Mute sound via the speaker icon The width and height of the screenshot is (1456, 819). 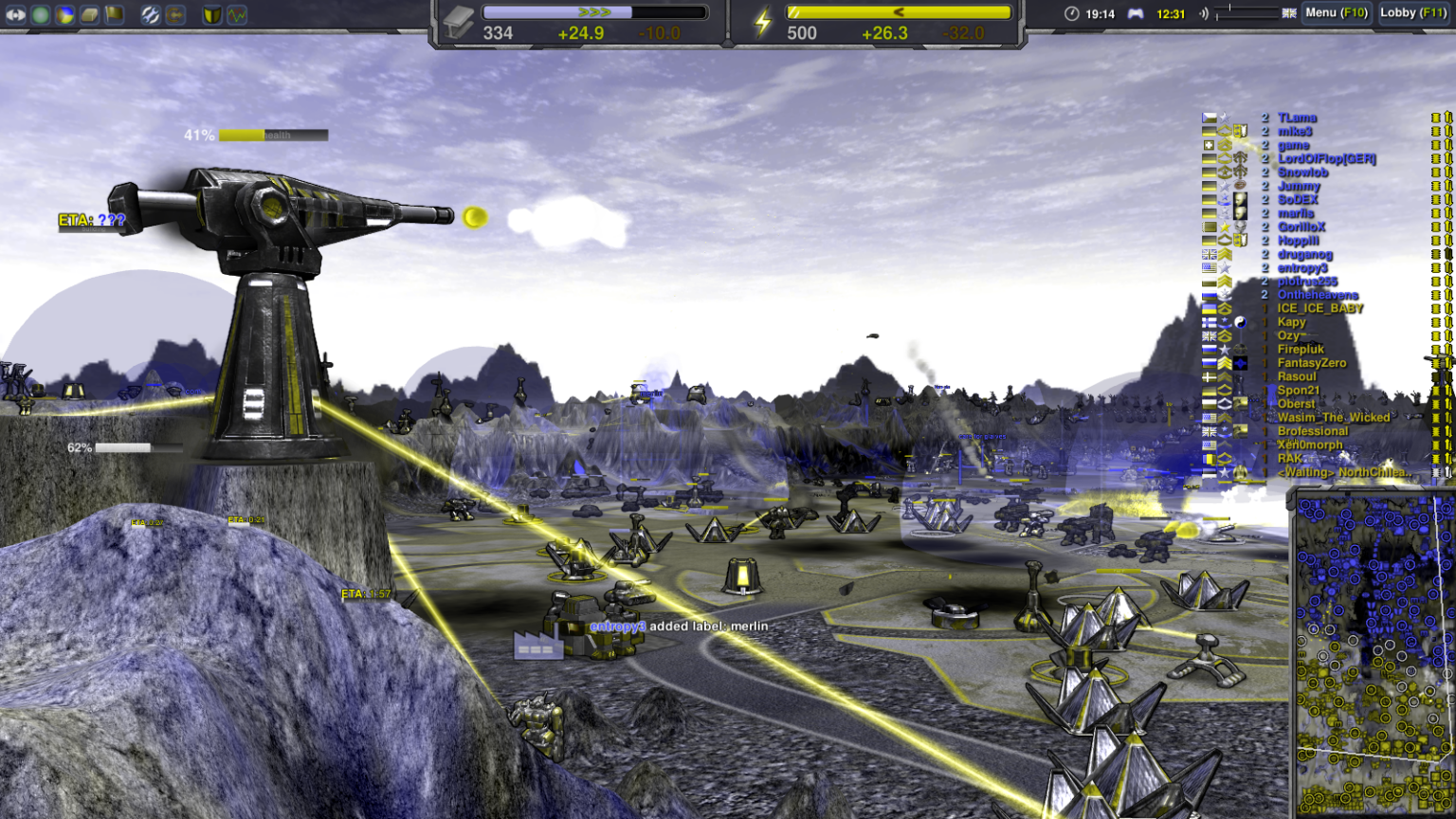click(1204, 12)
